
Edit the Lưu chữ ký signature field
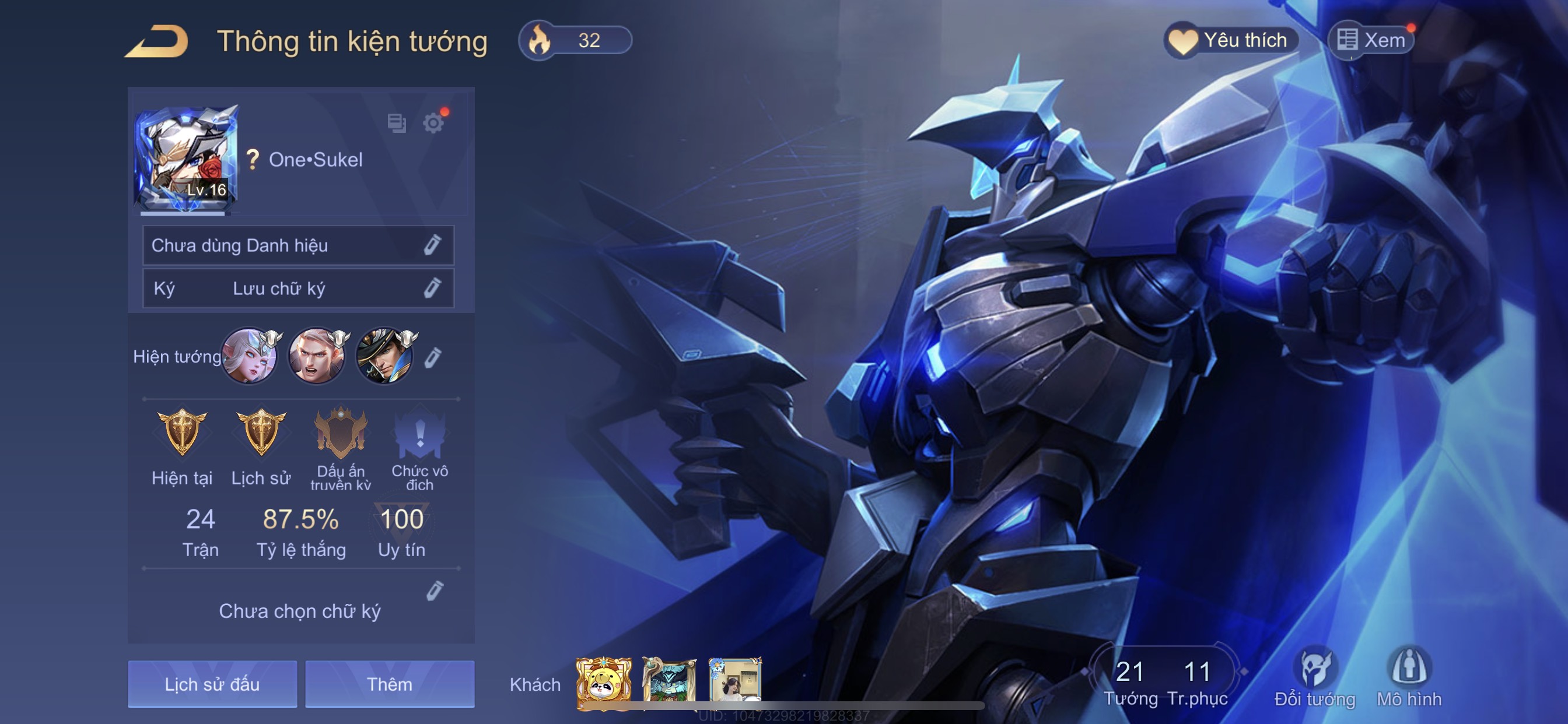coord(432,288)
